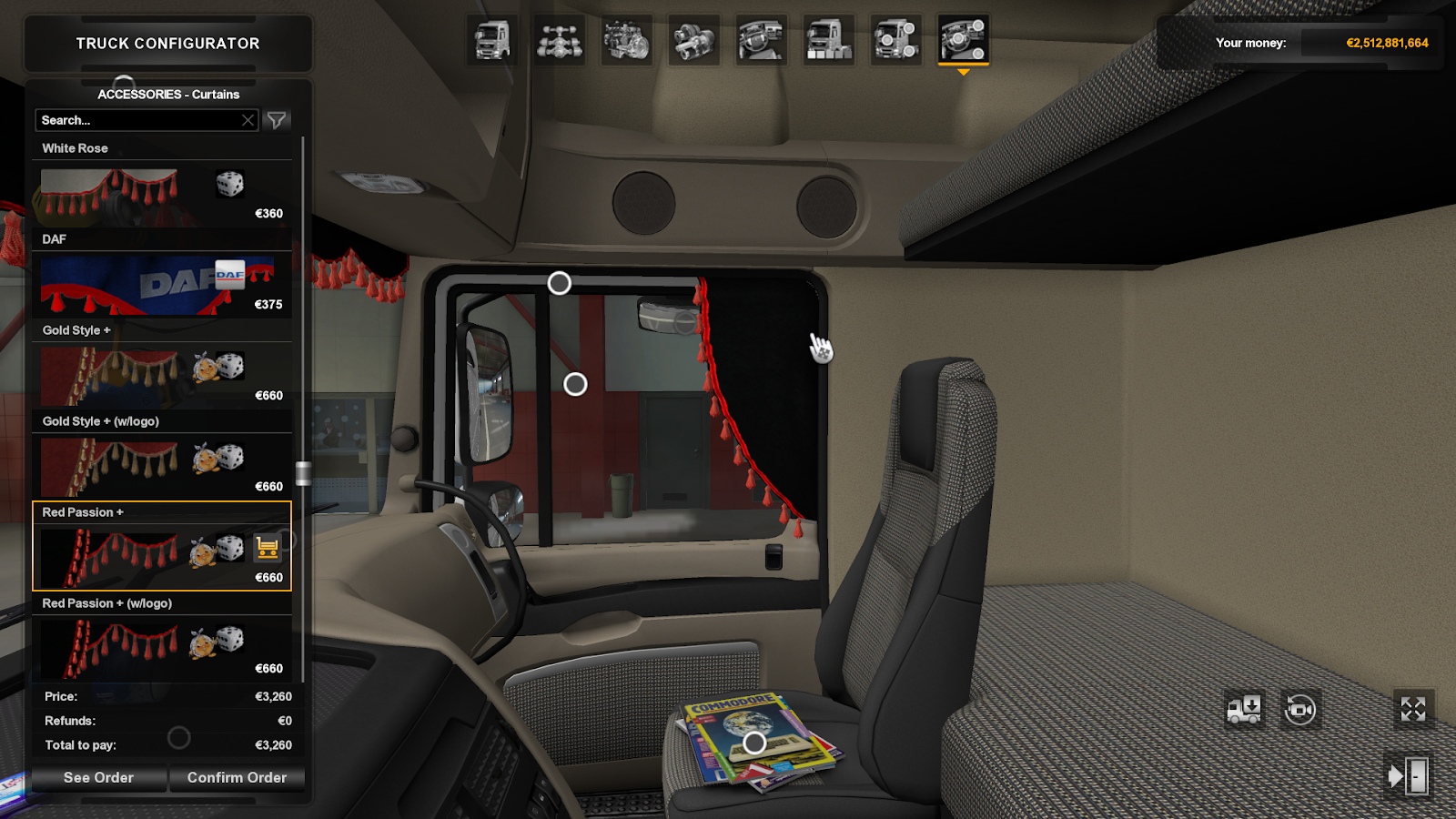1456x819 pixels.
Task: Select the Engine category icon
Action: (627, 42)
